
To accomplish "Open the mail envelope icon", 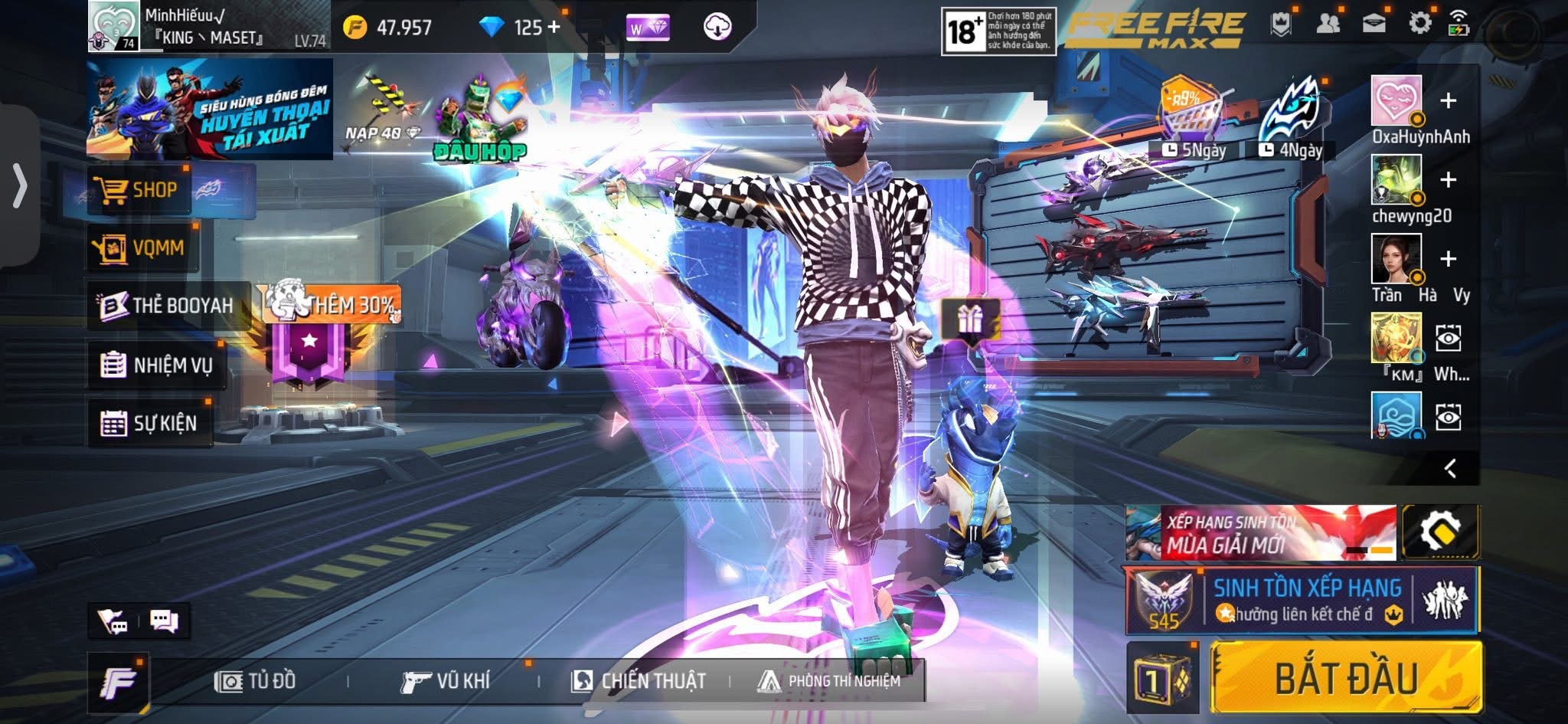I will [x=1374, y=24].
